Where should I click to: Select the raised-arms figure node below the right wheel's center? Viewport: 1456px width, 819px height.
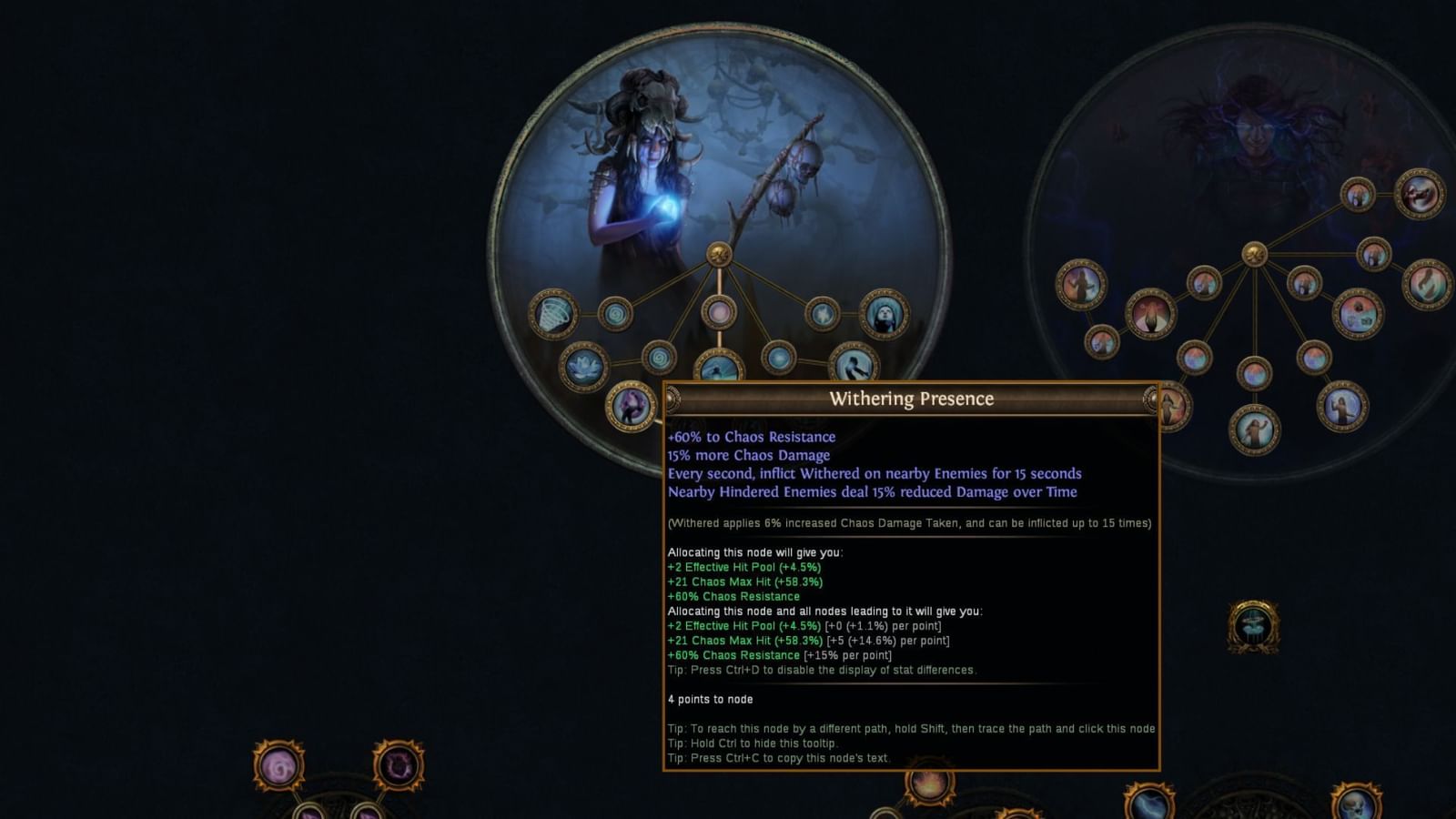(x=1254, y=427)
